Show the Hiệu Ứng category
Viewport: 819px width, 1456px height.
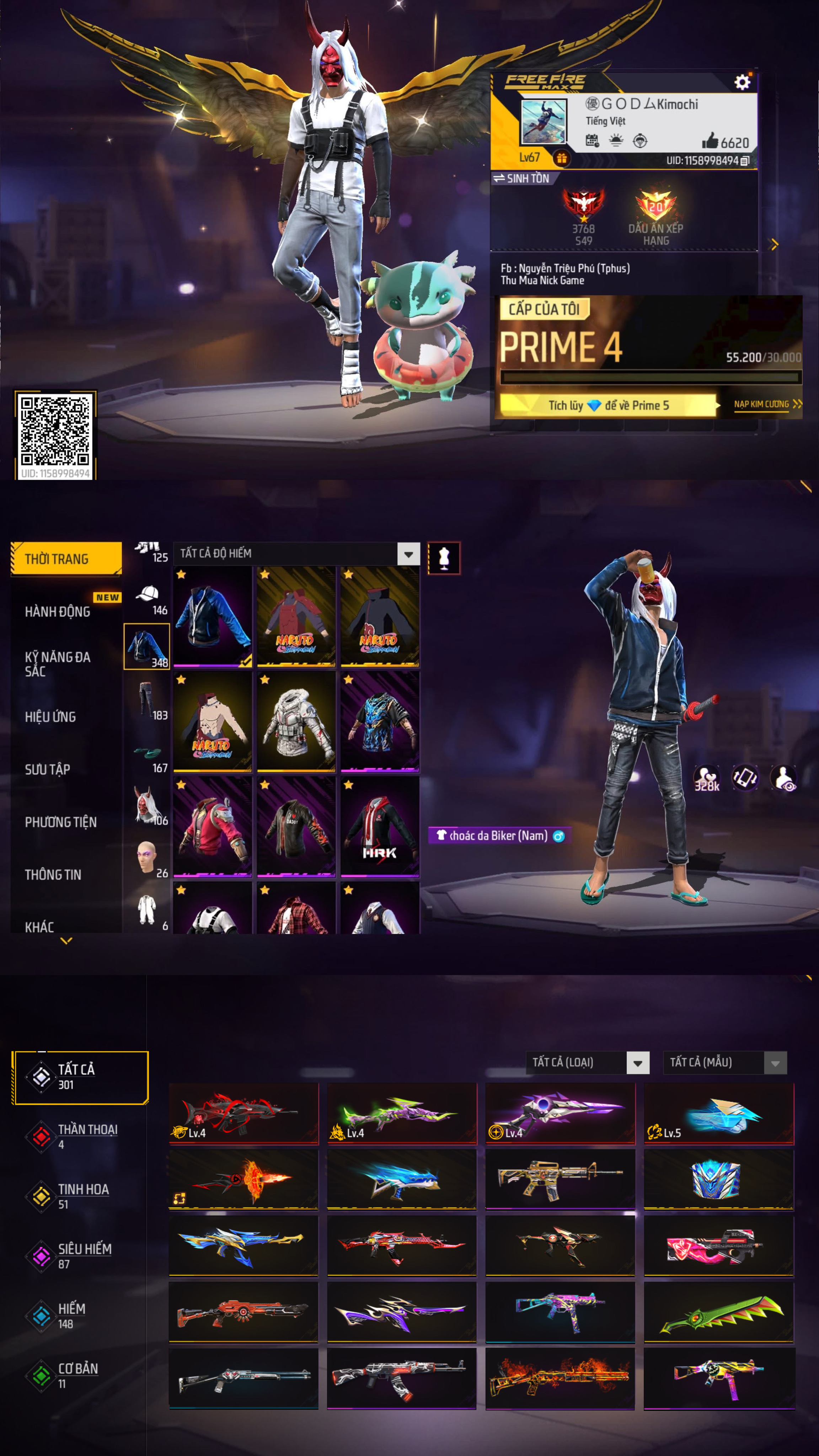(x=51, y=717)
